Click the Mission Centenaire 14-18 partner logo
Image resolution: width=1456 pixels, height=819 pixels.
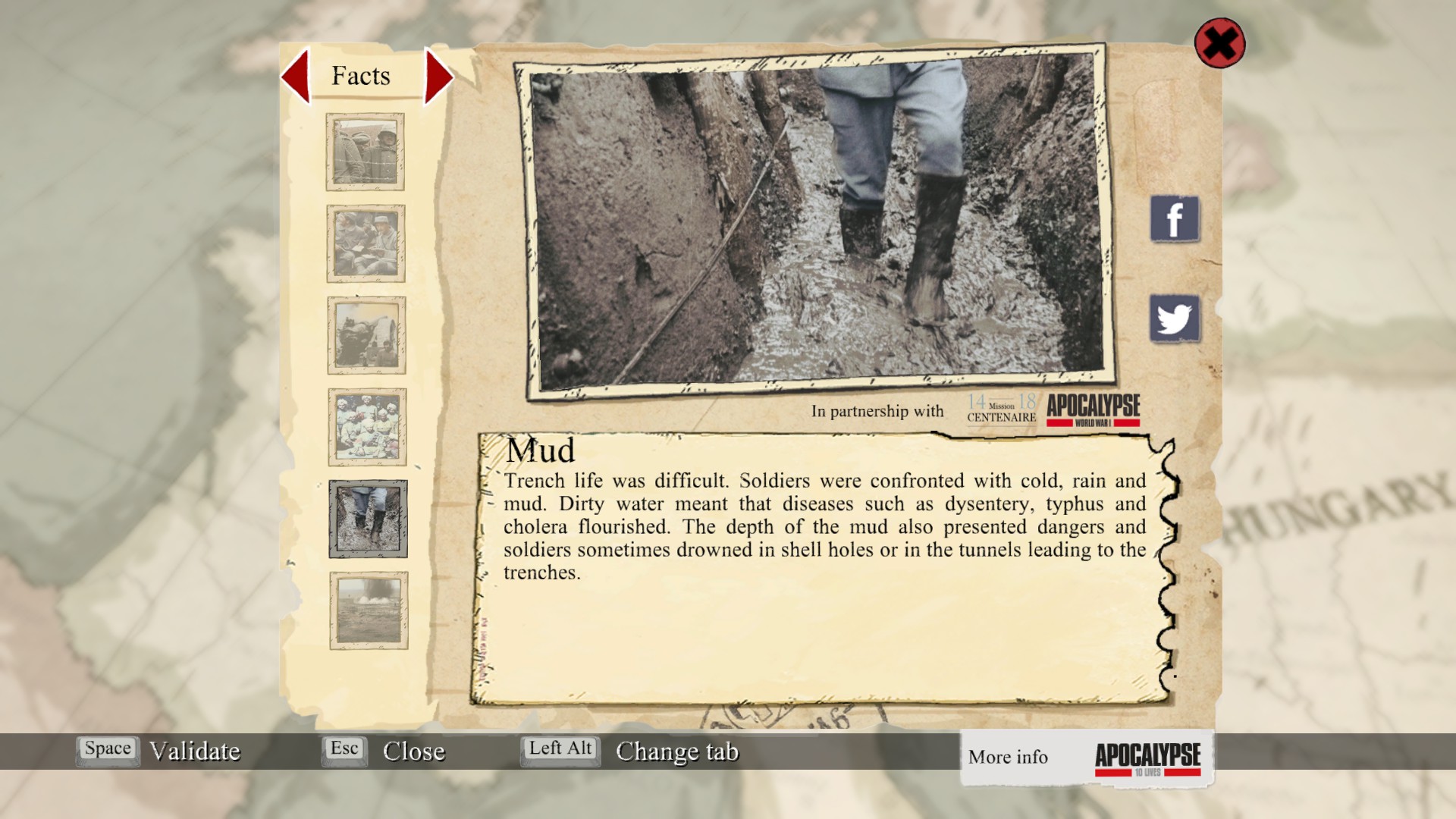coord(1001,409)
